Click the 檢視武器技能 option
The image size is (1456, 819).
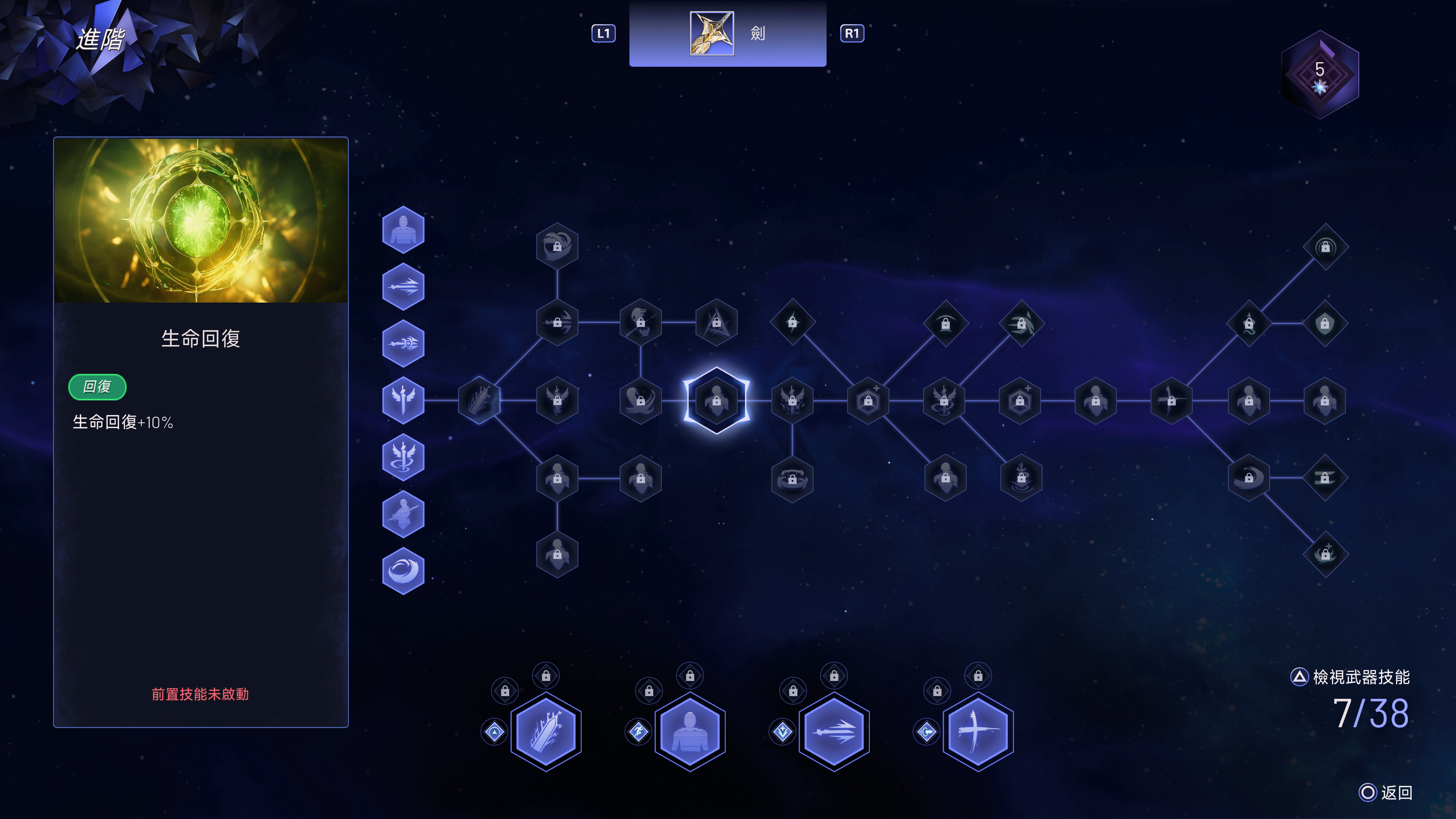(1351, 676)
